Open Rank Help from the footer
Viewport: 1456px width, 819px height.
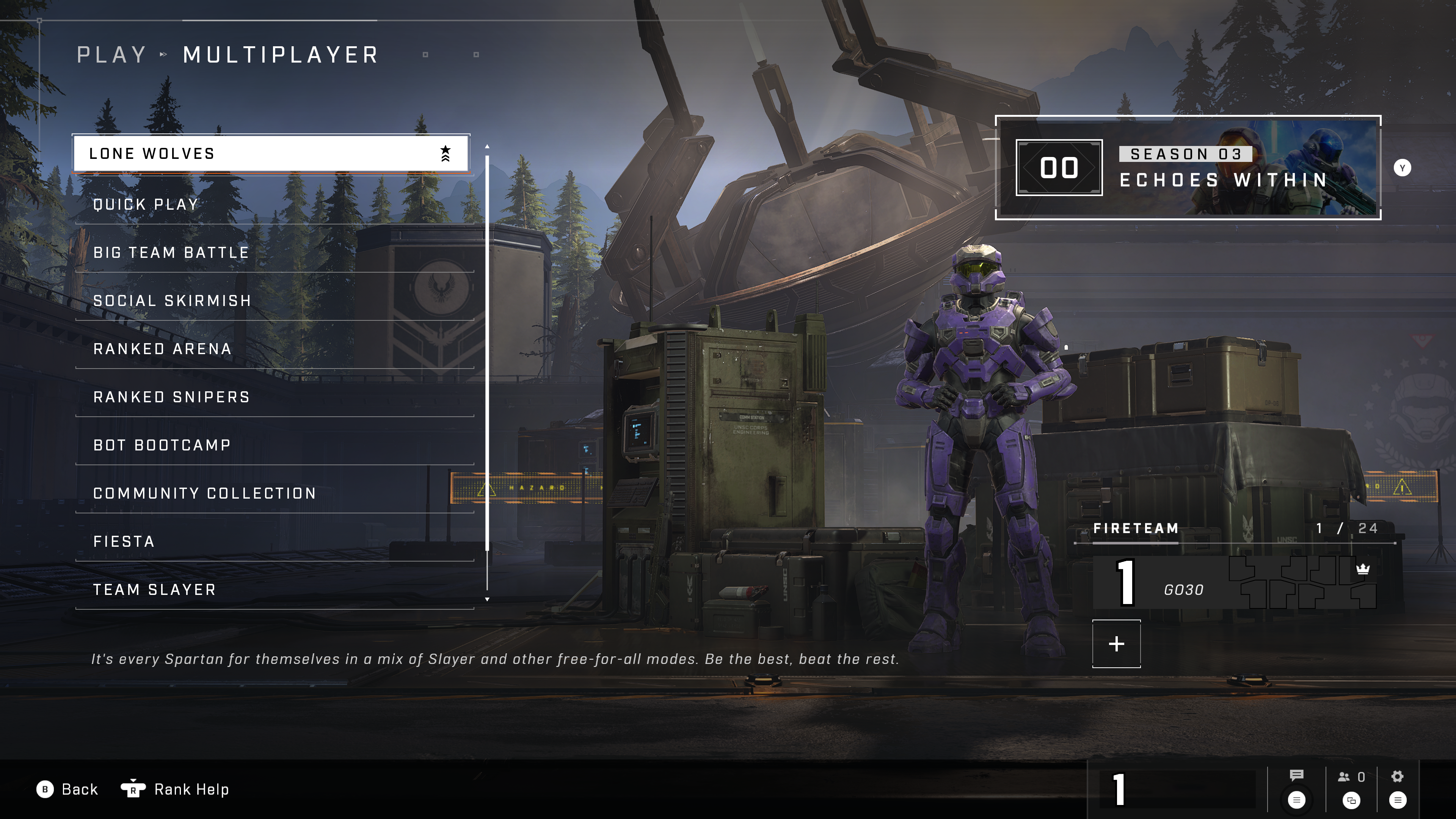[191, 789]
